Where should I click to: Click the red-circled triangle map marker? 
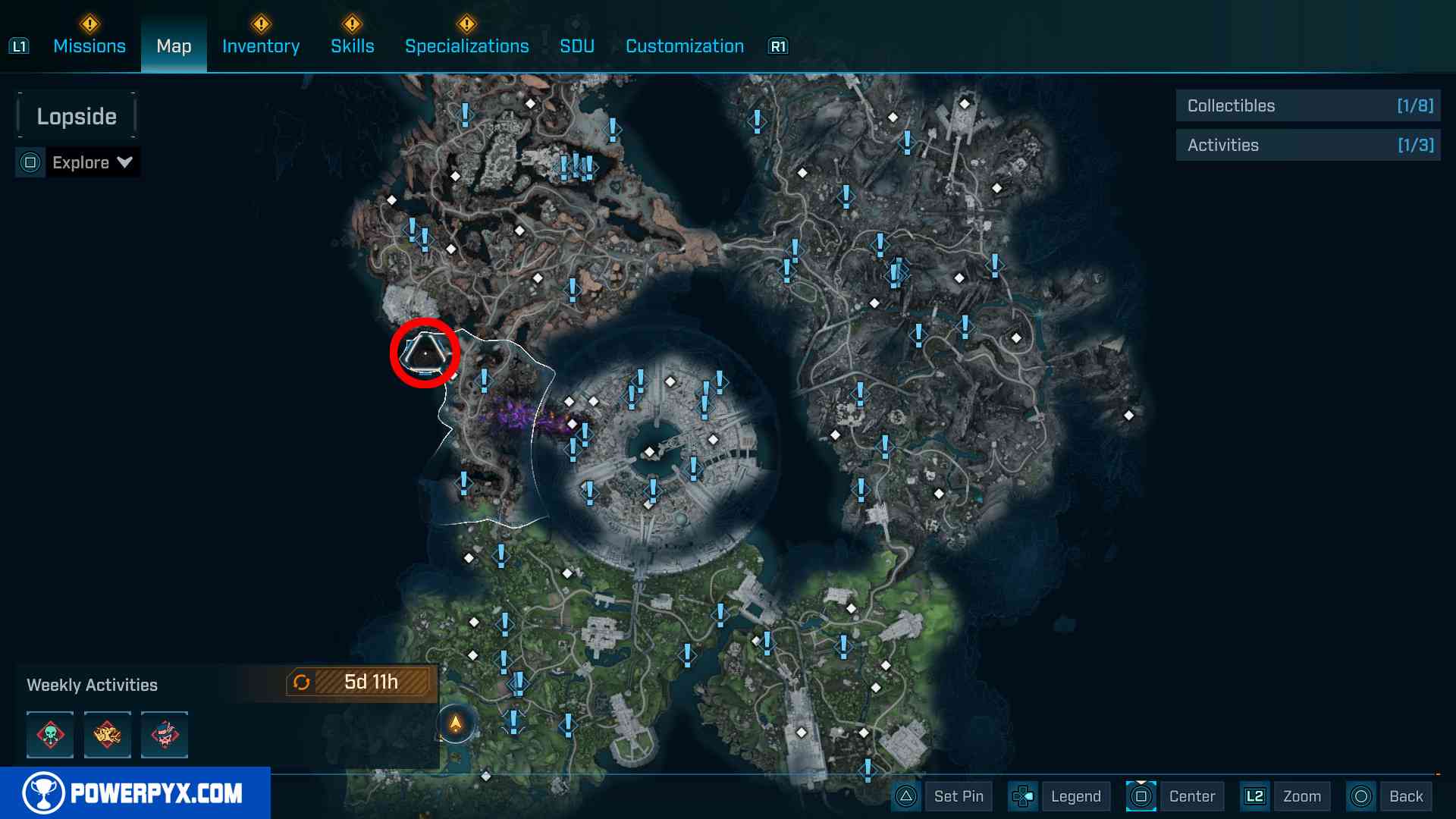pyautogui.click(x=425, y=353)
